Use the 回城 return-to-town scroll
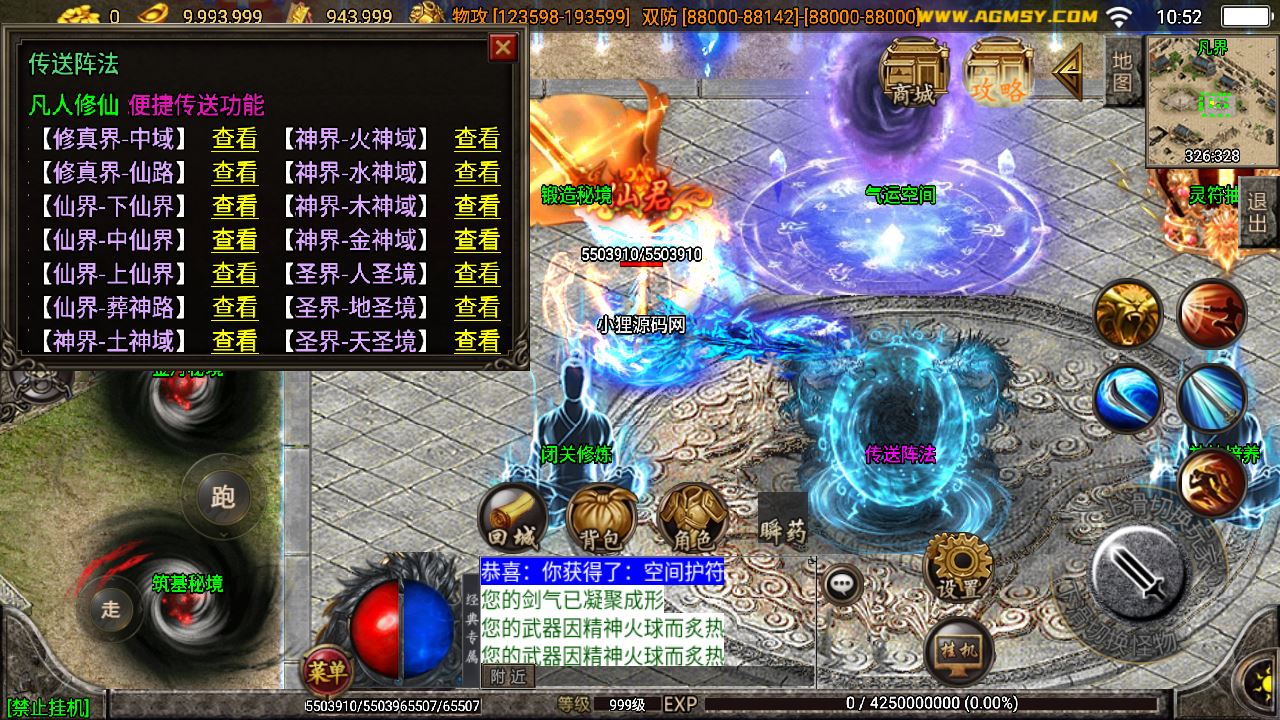The image size is (1280, 720). coord(513,519)
